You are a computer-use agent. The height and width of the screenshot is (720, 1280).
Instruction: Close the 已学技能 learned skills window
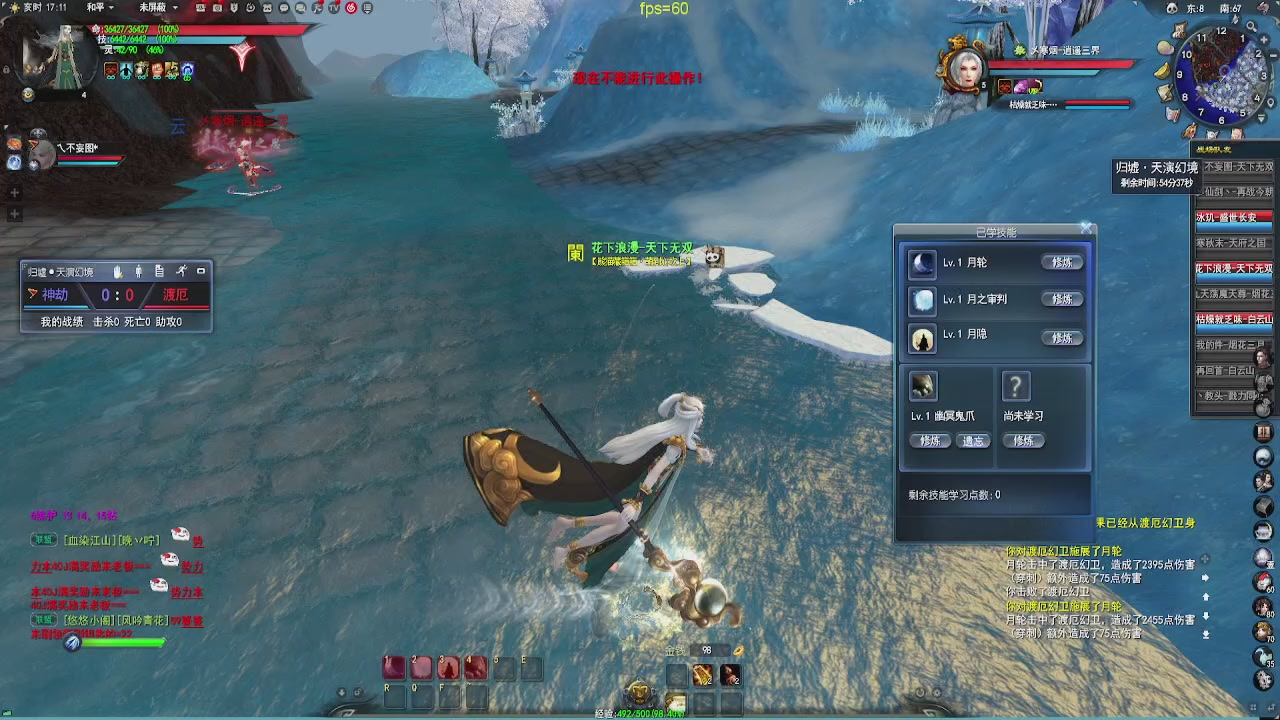(x=1086, y=229)
